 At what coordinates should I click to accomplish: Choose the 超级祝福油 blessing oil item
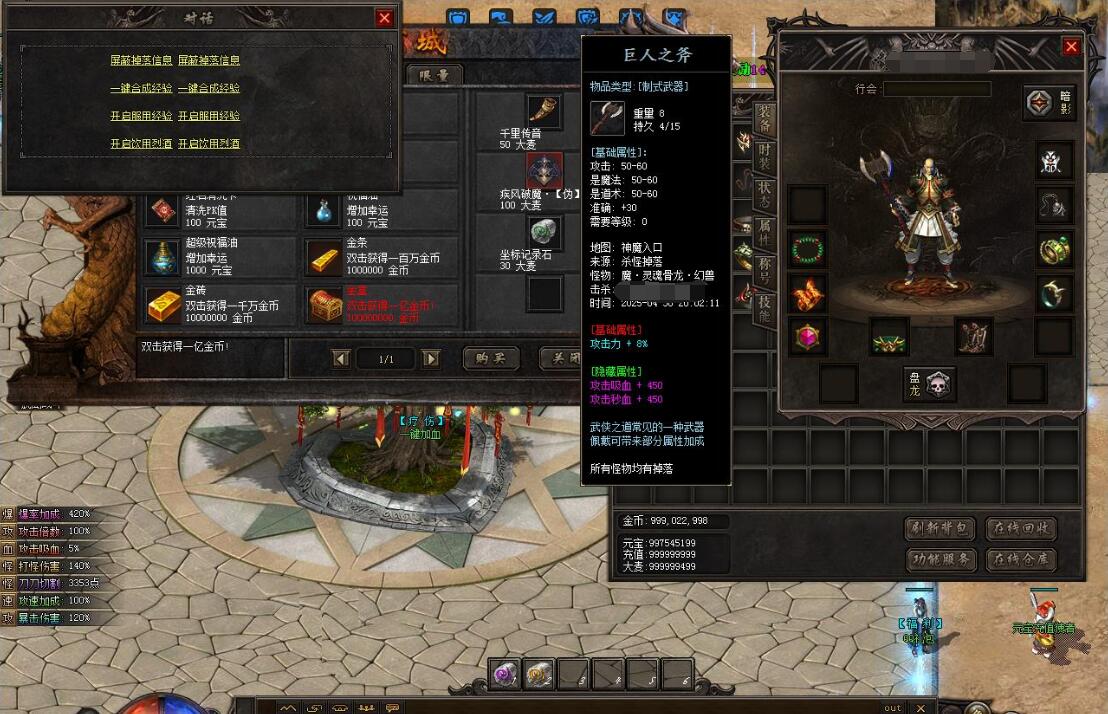coord(164,257)
